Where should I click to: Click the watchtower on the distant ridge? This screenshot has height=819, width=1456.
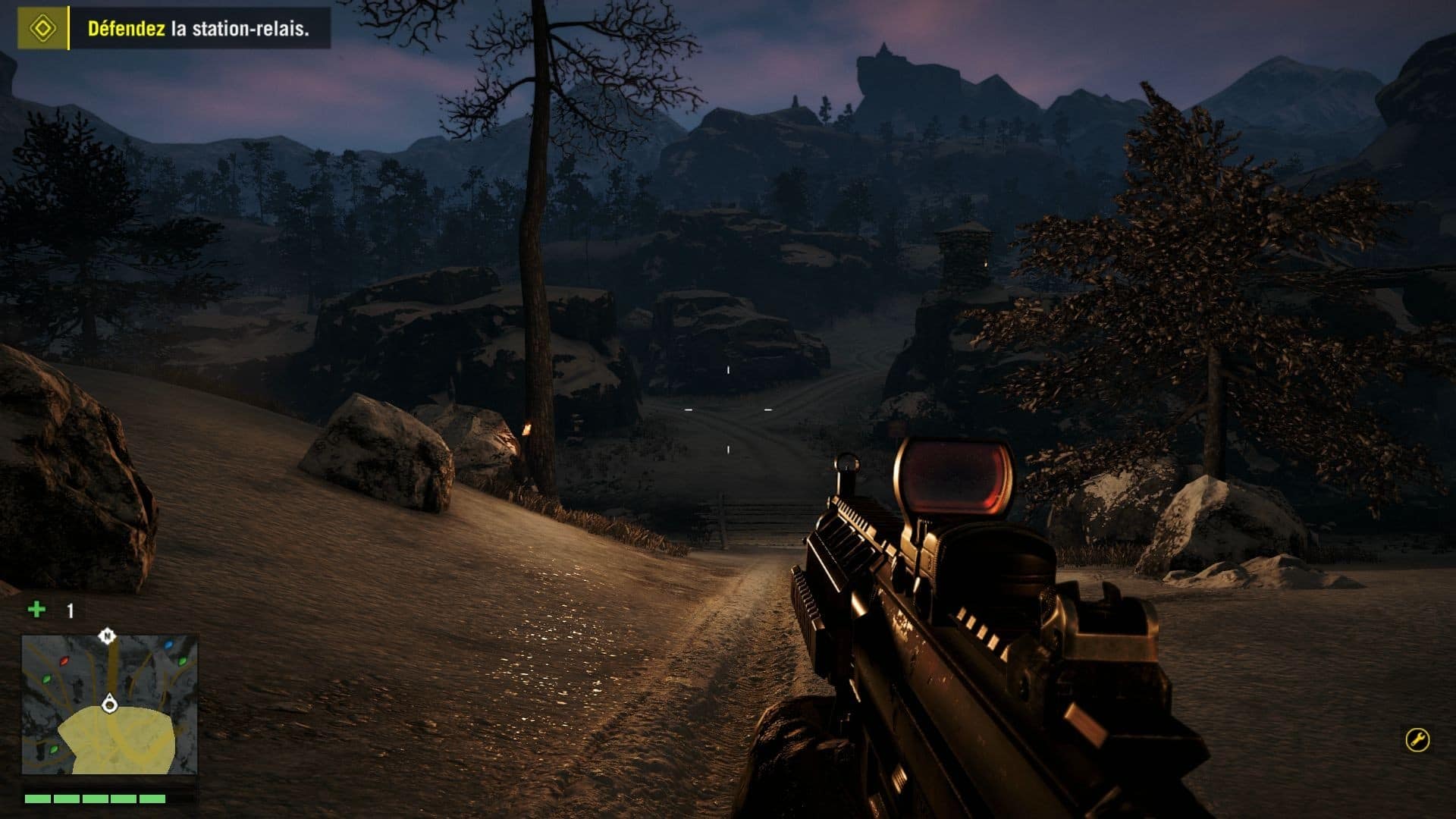pyautogui.click(x=965, y=251)
